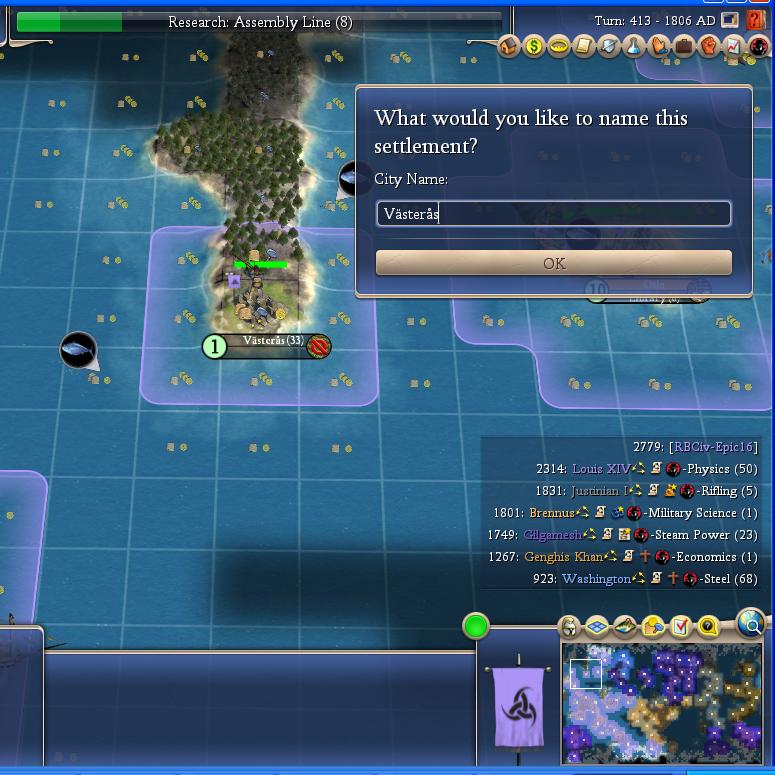Open the Corporation Advisor briefcase icon
Image resolution: width=775 pixels, height=775 pixels.
(x=684, y=46)
